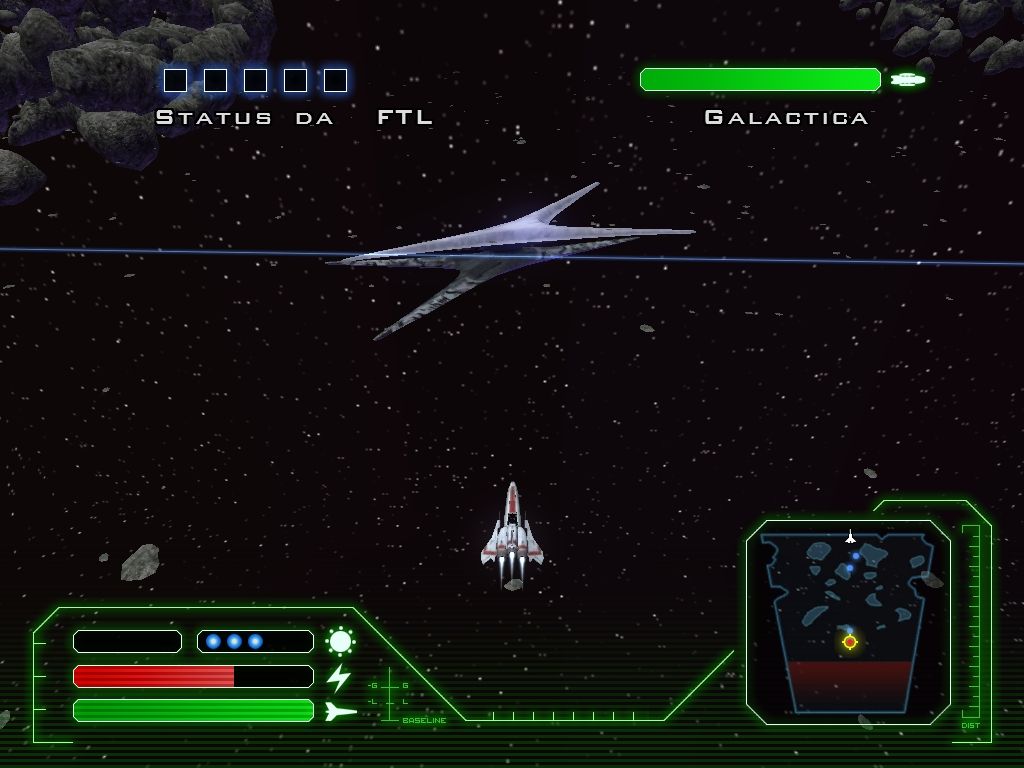The image size is (1024, 768).
Task: Click the white ship marker on radar
Action: 851,536
